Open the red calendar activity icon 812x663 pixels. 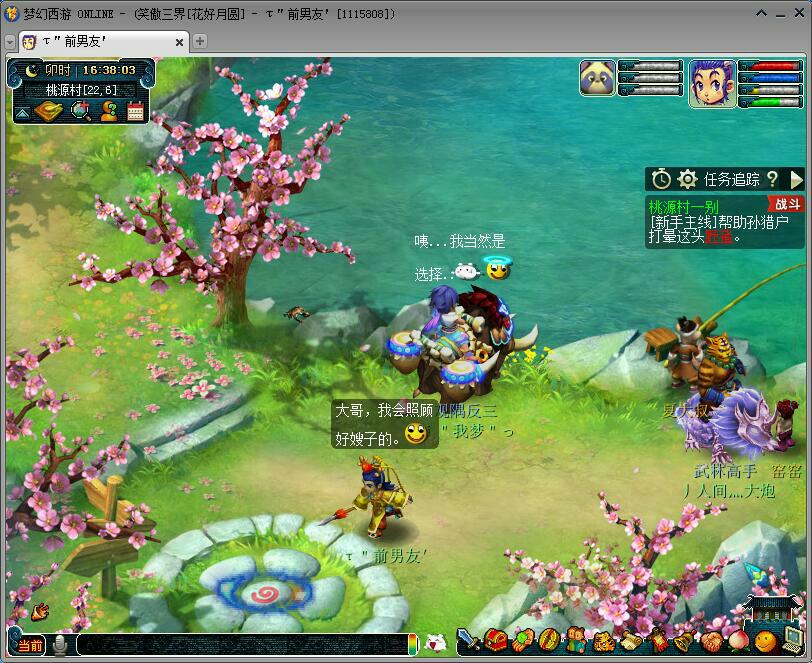(135, 111)
